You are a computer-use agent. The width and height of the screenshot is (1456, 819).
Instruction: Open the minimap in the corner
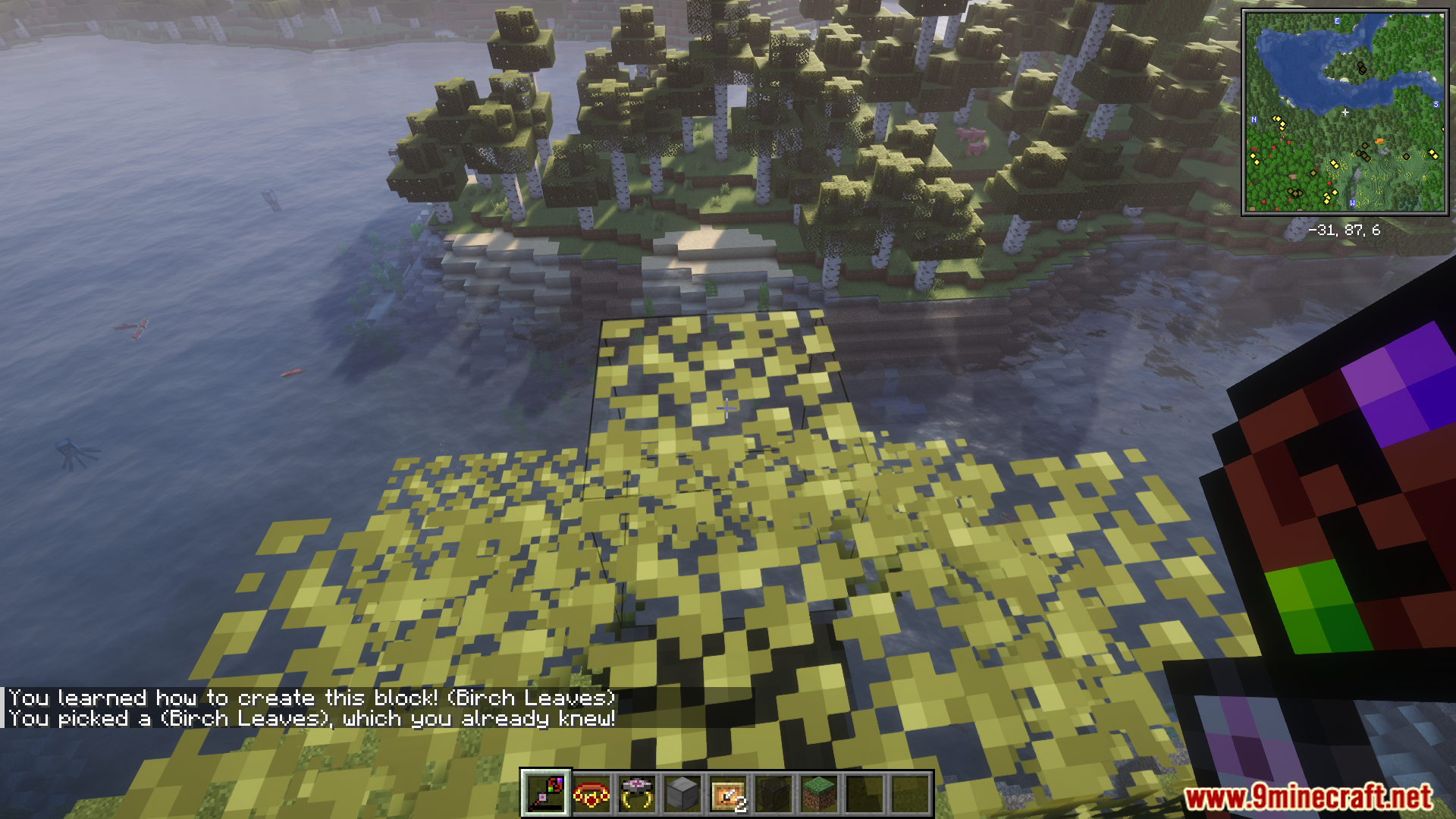pos(1345,112)
